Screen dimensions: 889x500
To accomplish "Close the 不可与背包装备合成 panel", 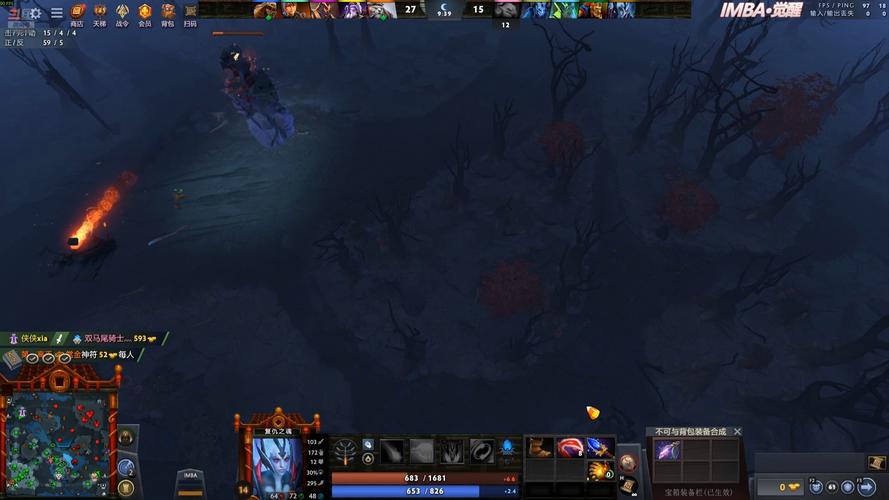I will 738,432.
